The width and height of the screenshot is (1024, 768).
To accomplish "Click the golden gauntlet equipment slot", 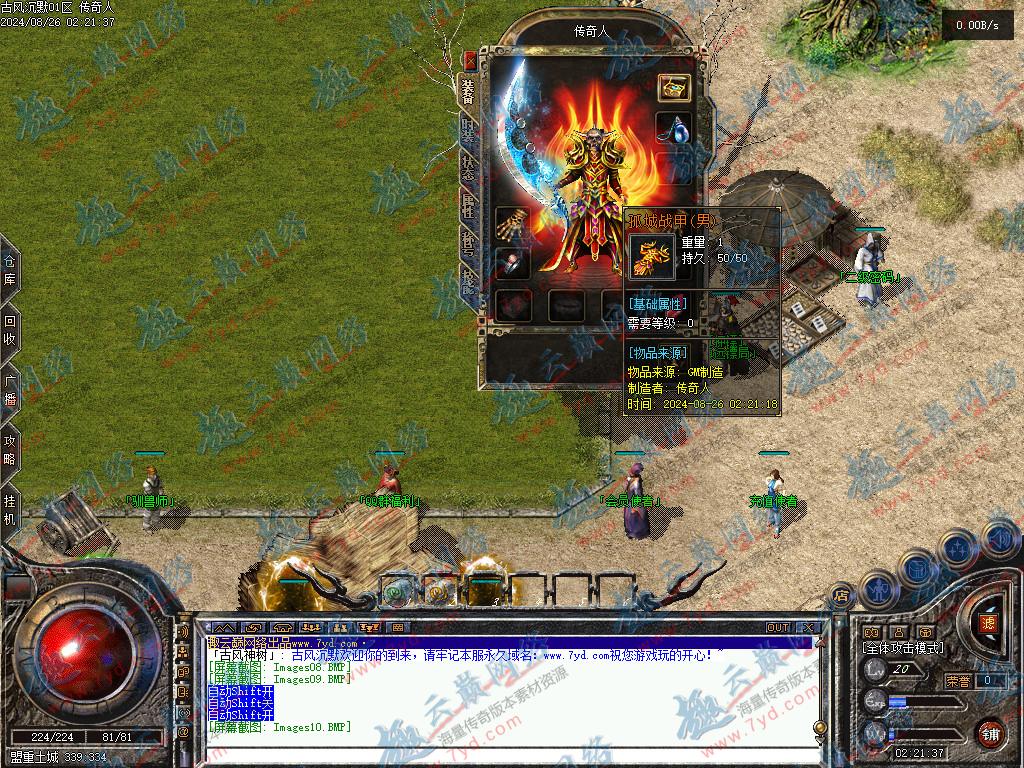I will point(513,222).
